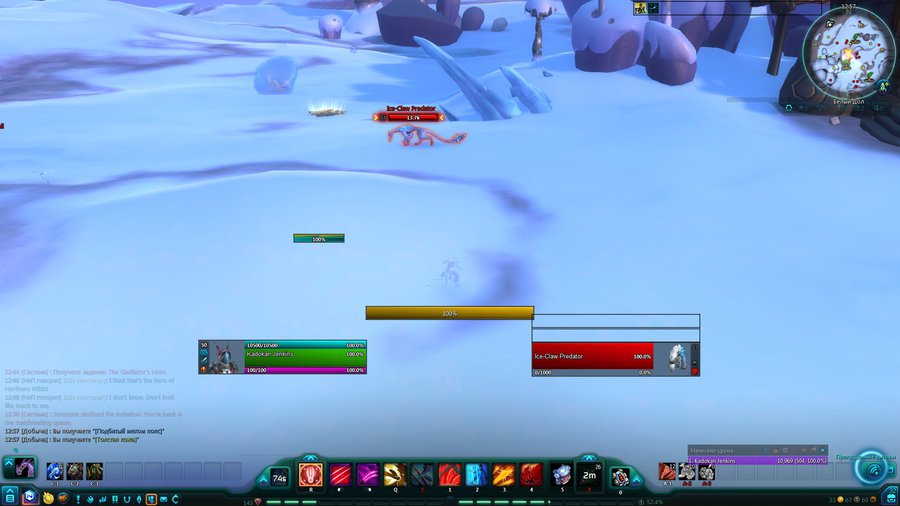Cast the blue ice ability in slot 2
Screen dimensions: 900x506
(477, 473)
